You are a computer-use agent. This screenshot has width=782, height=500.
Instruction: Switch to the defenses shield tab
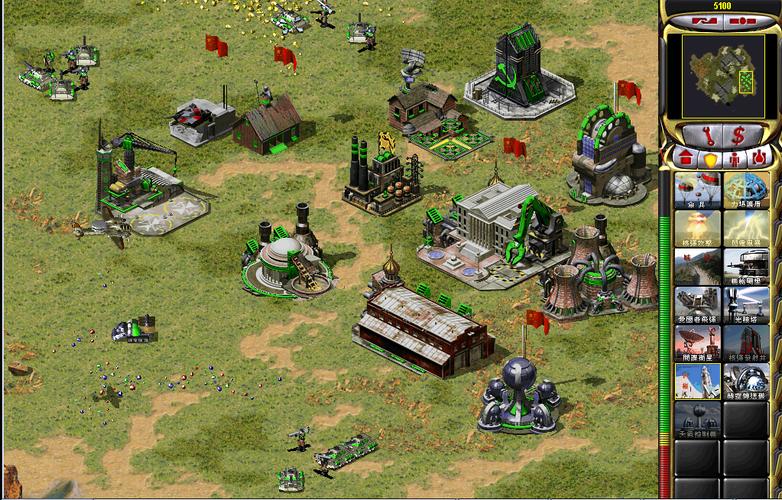click(x=710, y=157)
